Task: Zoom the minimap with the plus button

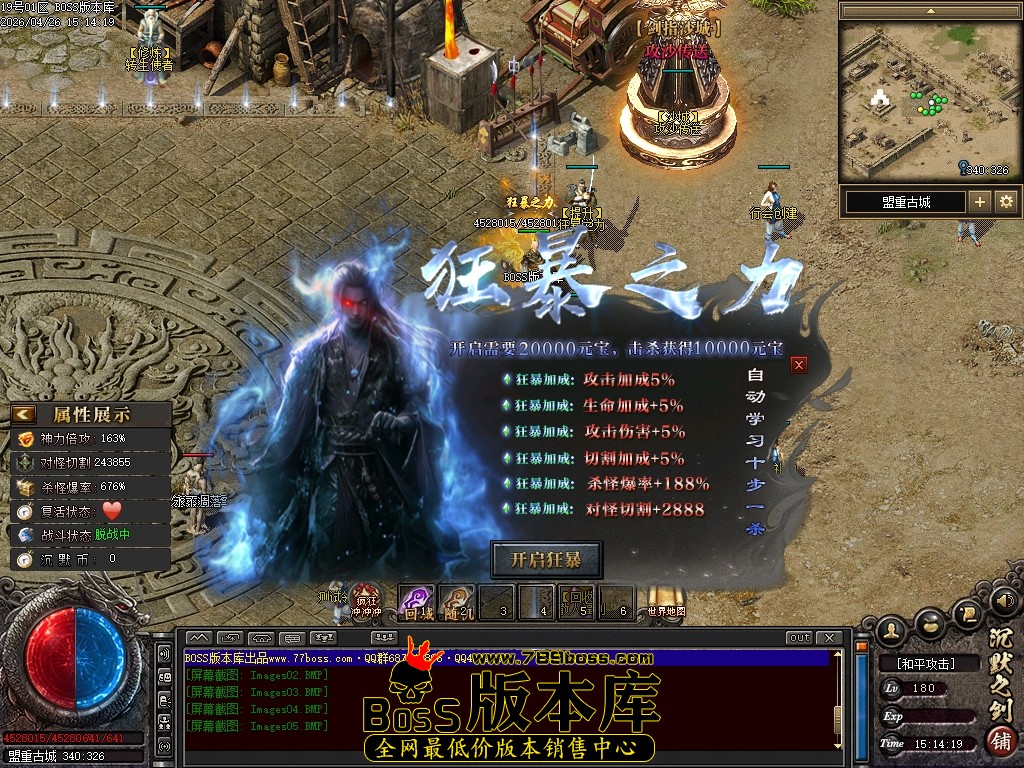Action: pyautogui.click(x=980, y=202)
